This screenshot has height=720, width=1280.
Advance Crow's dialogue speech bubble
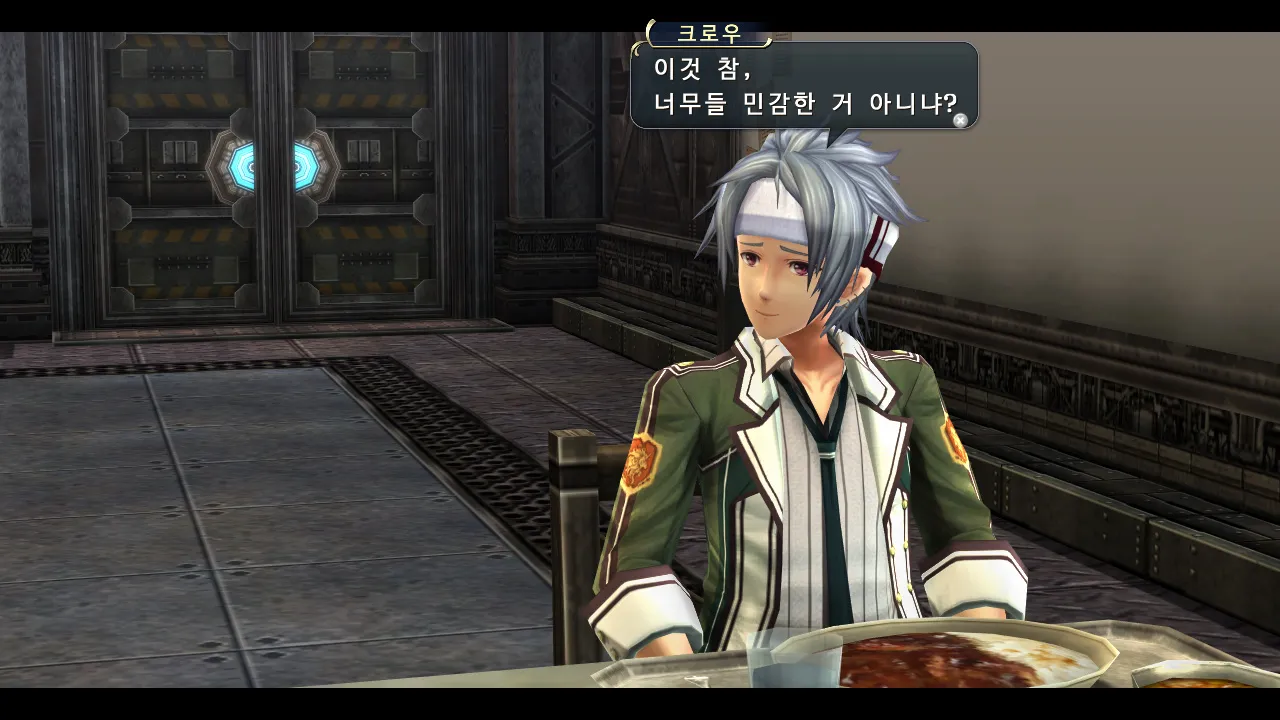coord(960,120)
